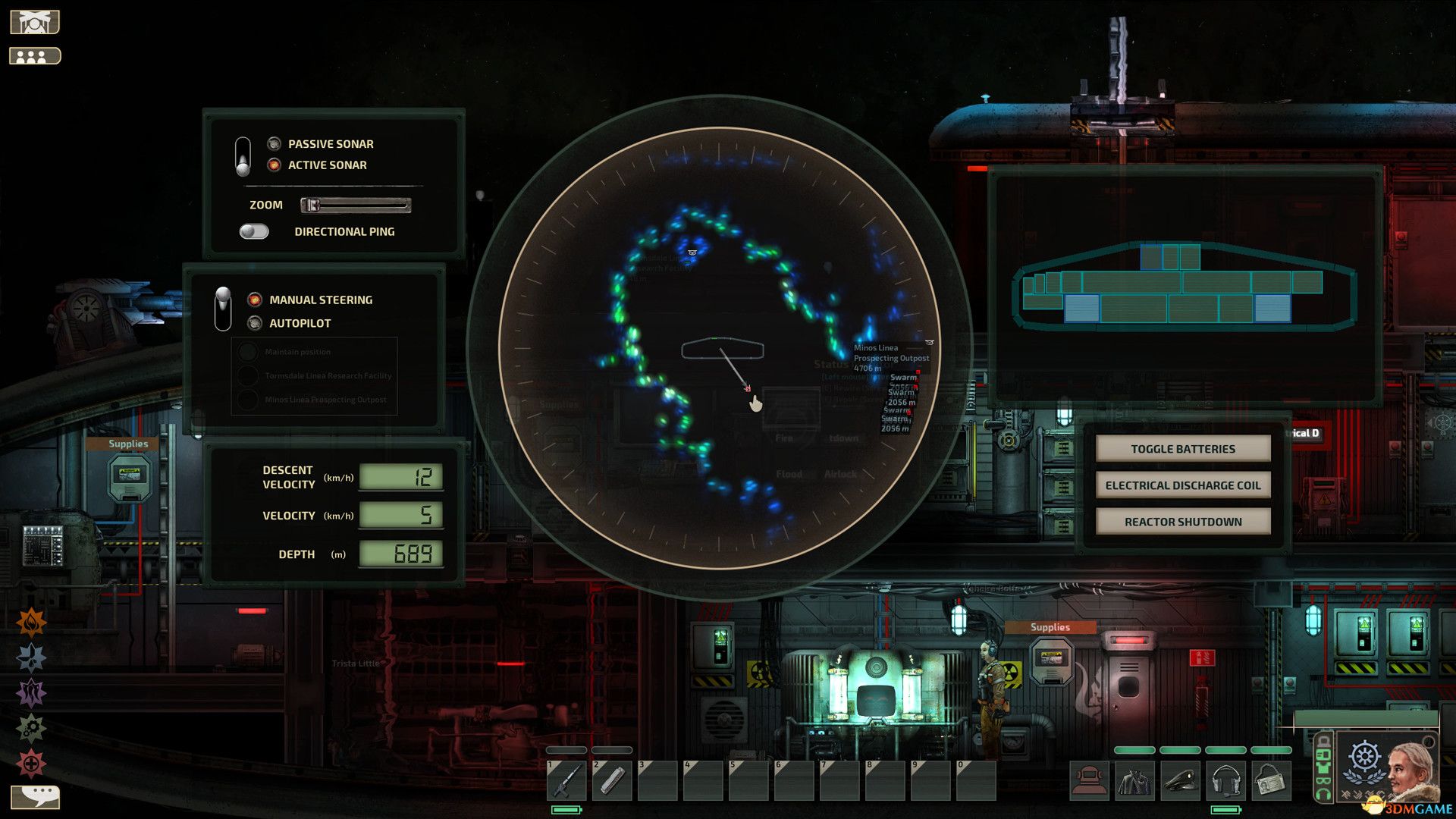The image size is (1456, 819).
Task: Activate the Reactor Shutdown button
Action: [1183, 521]
